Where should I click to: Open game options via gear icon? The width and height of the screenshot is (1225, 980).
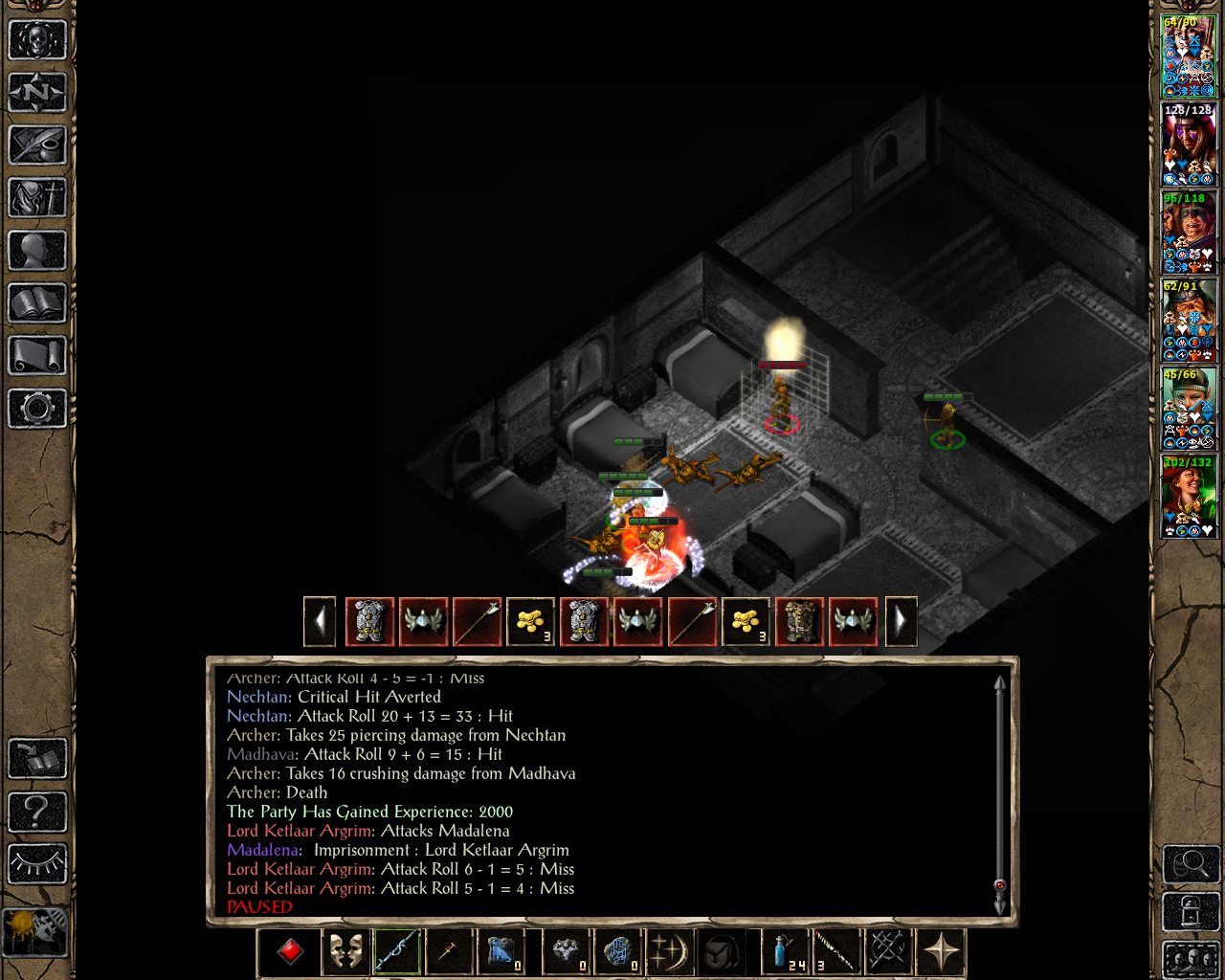coord(37,409)
